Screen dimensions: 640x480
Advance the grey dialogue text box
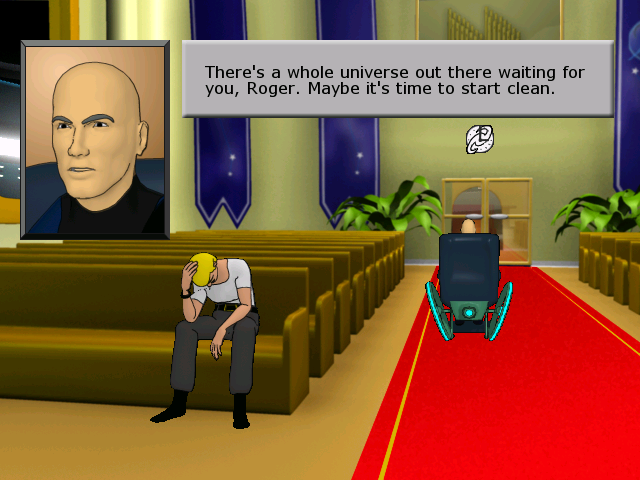pyautogui.click(x=397, y=79)
